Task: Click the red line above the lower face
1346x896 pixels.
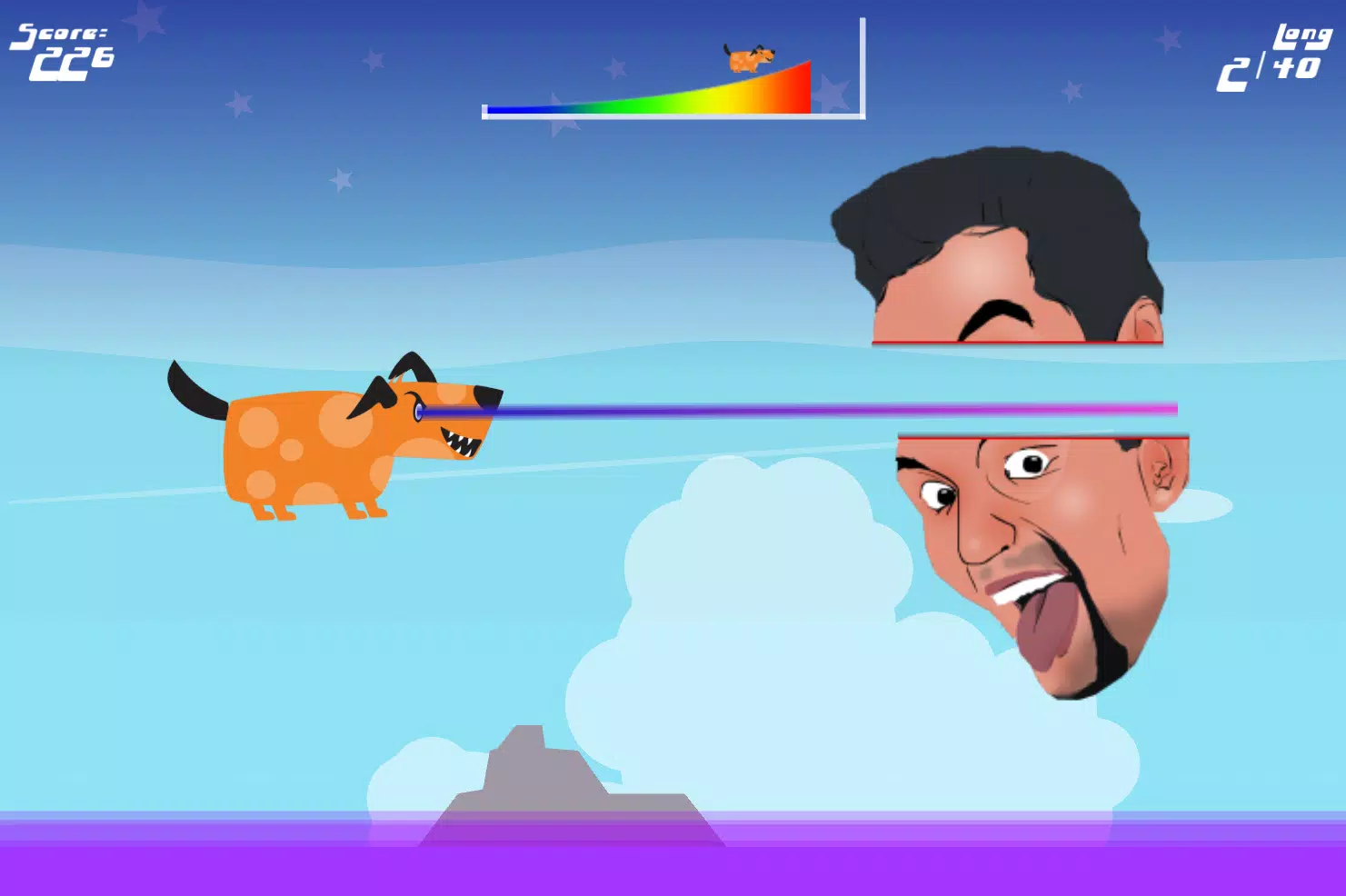Action: [x=1041, y=435]
